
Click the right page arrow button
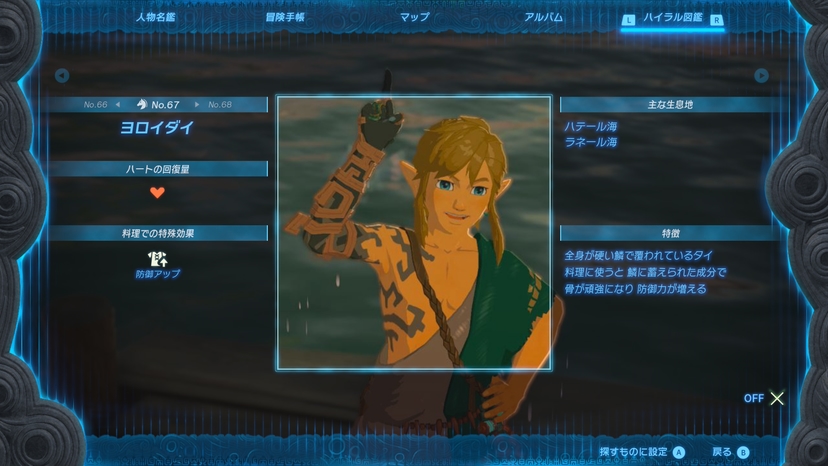(x=761, y=76)
